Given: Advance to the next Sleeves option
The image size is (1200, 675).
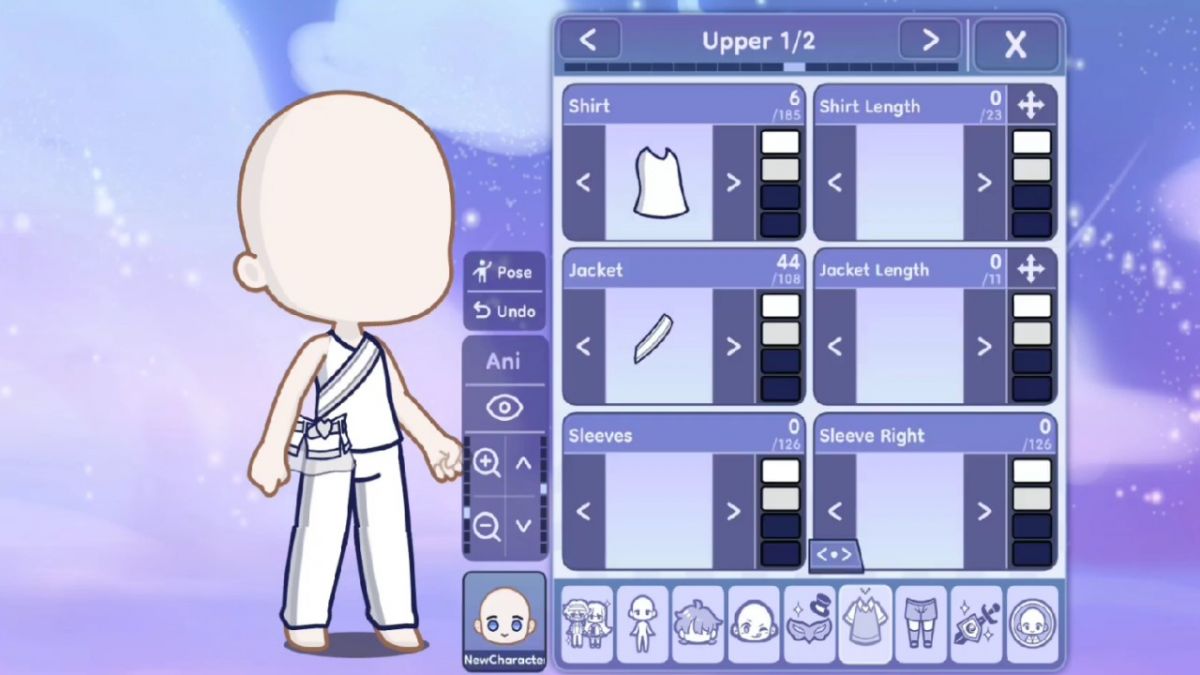Looking at the screenshot, I should pos(733,511).
